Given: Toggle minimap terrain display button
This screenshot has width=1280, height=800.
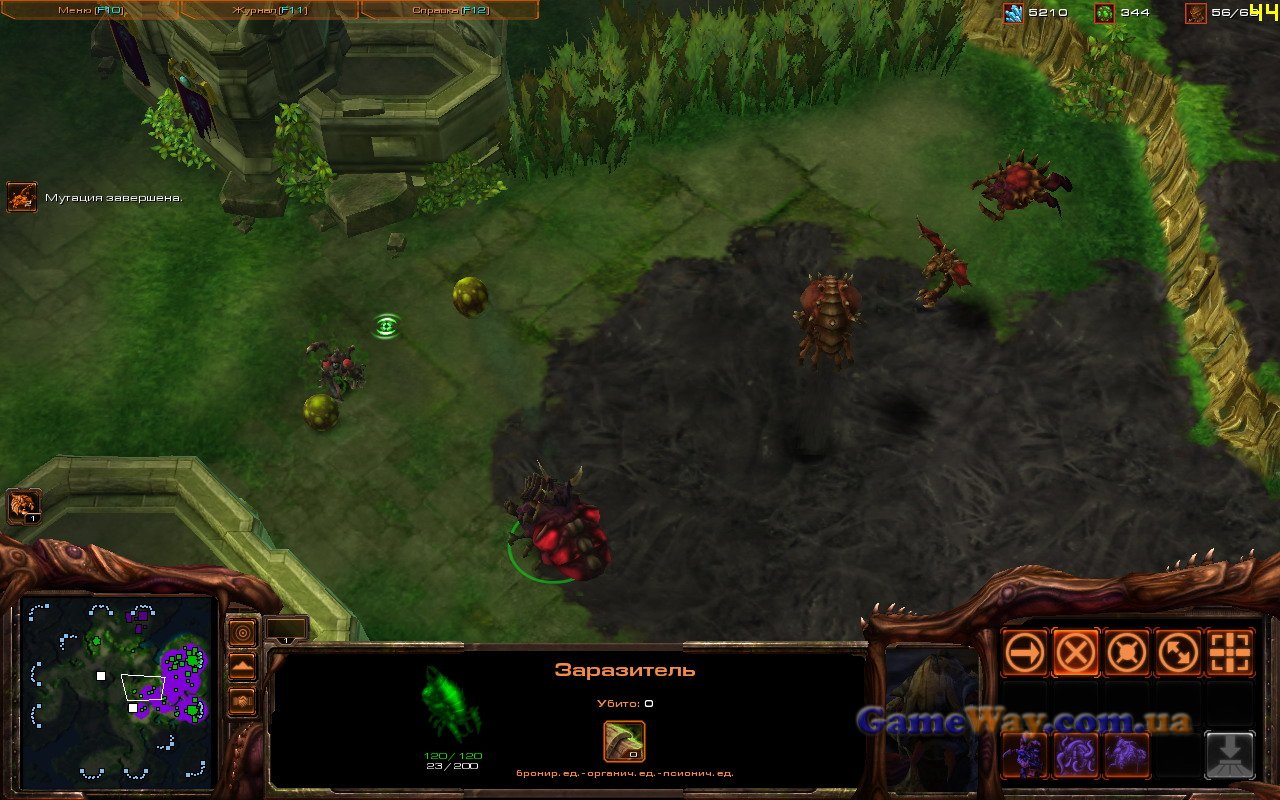Looking at the screenshot, I should tap(242, 667).
